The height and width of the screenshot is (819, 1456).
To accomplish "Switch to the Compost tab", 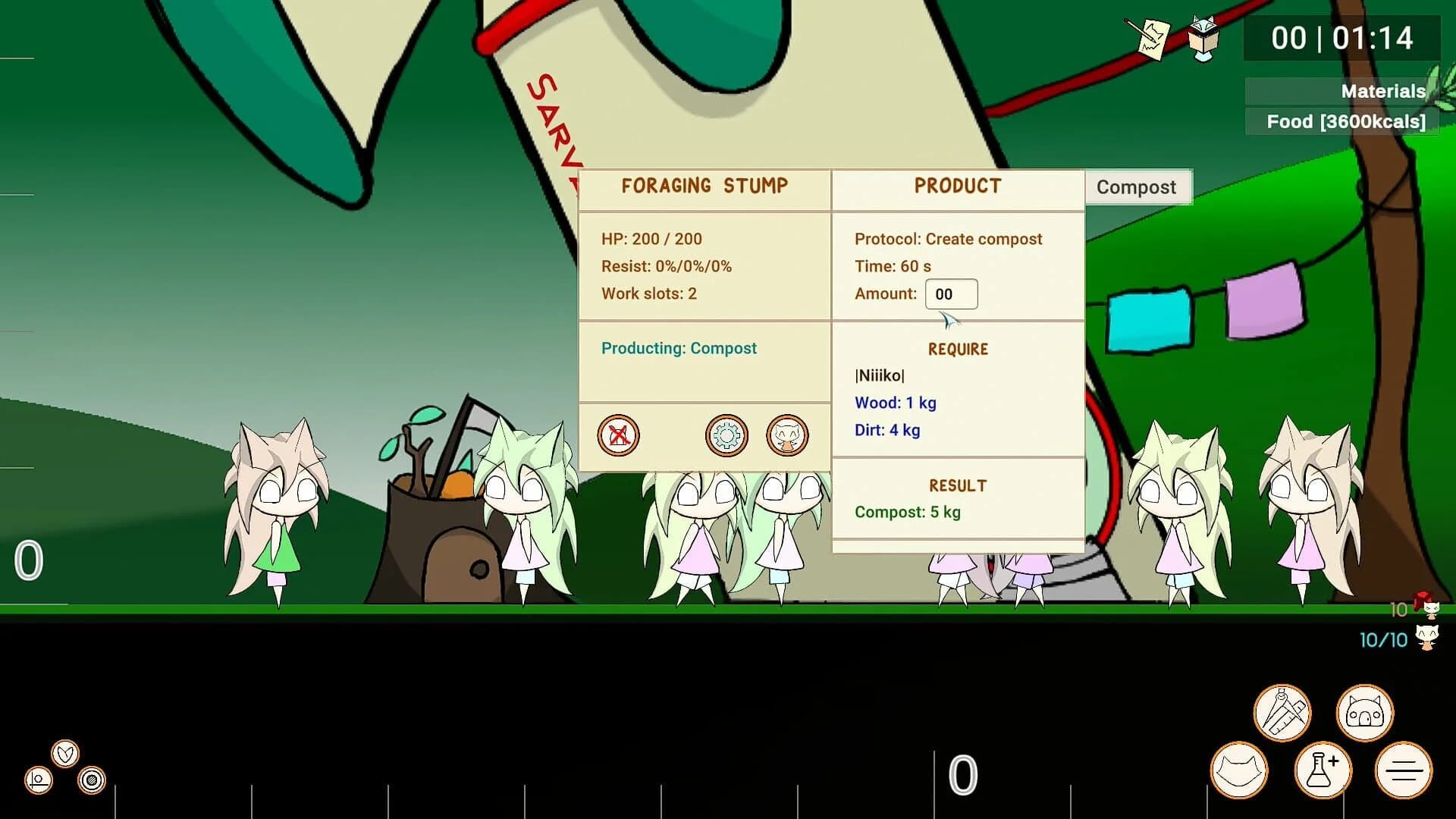I will [x=1137, y=187].
